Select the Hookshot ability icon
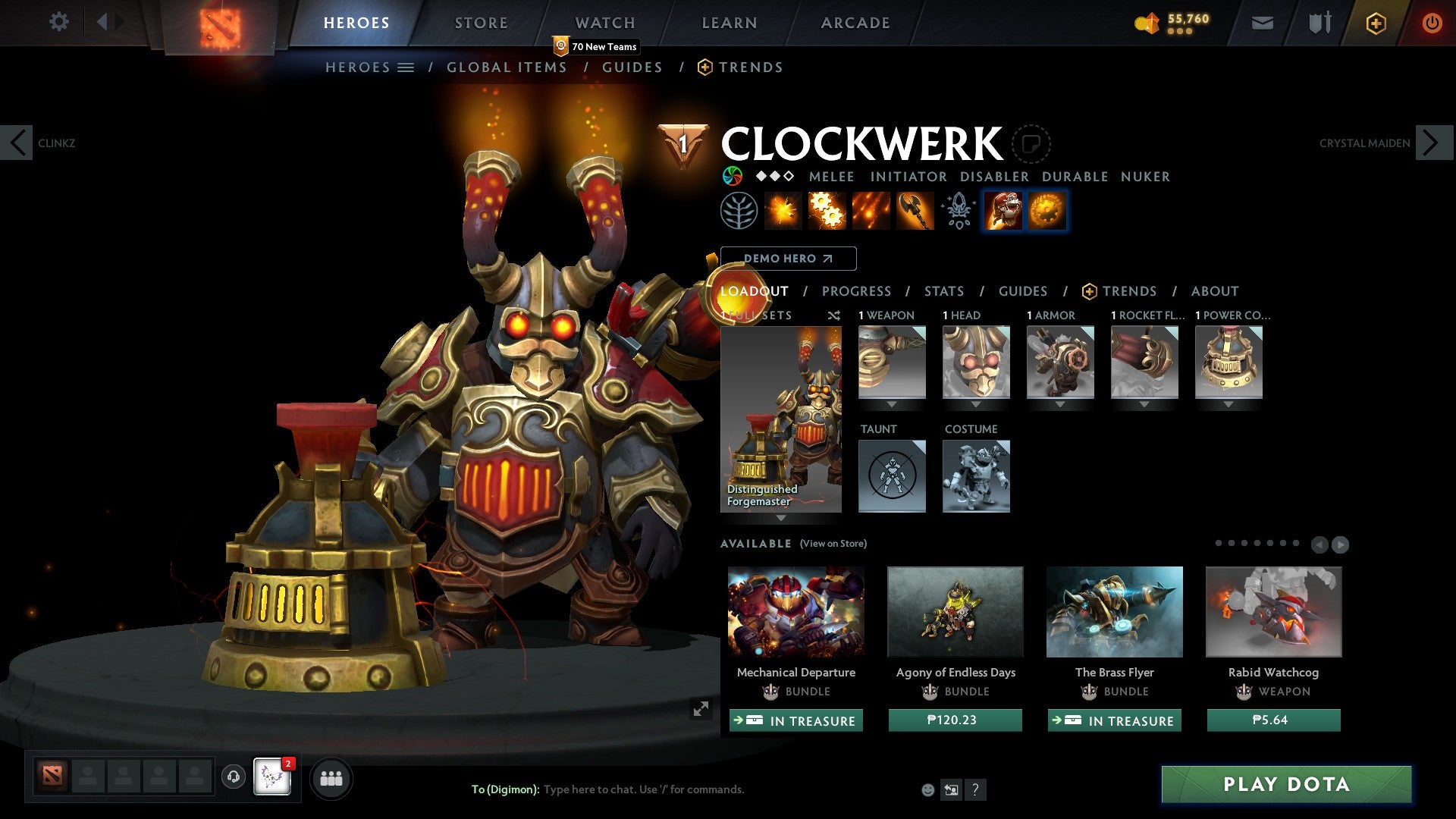The width and height of the screenshot is (1456, 819). point(915,210)
